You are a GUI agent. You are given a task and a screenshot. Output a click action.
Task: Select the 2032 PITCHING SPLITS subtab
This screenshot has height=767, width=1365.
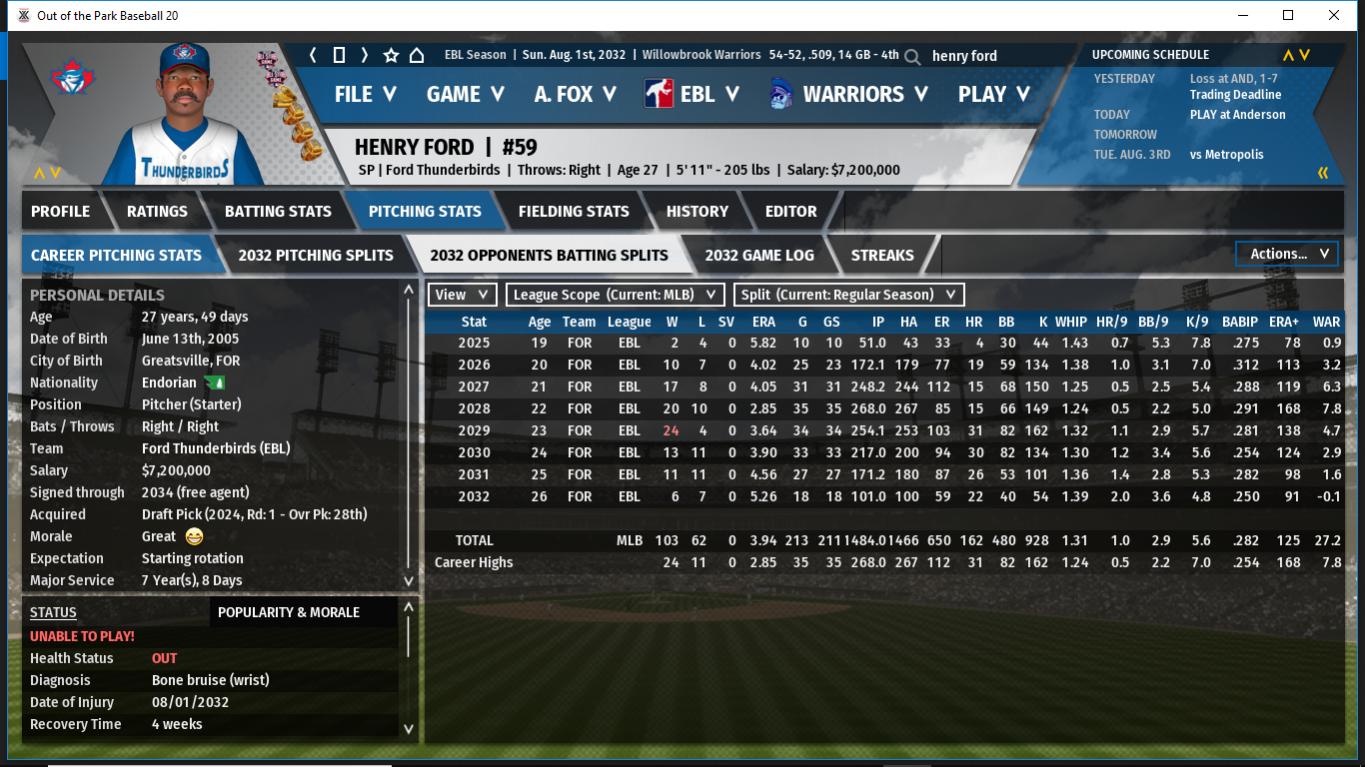316,255
